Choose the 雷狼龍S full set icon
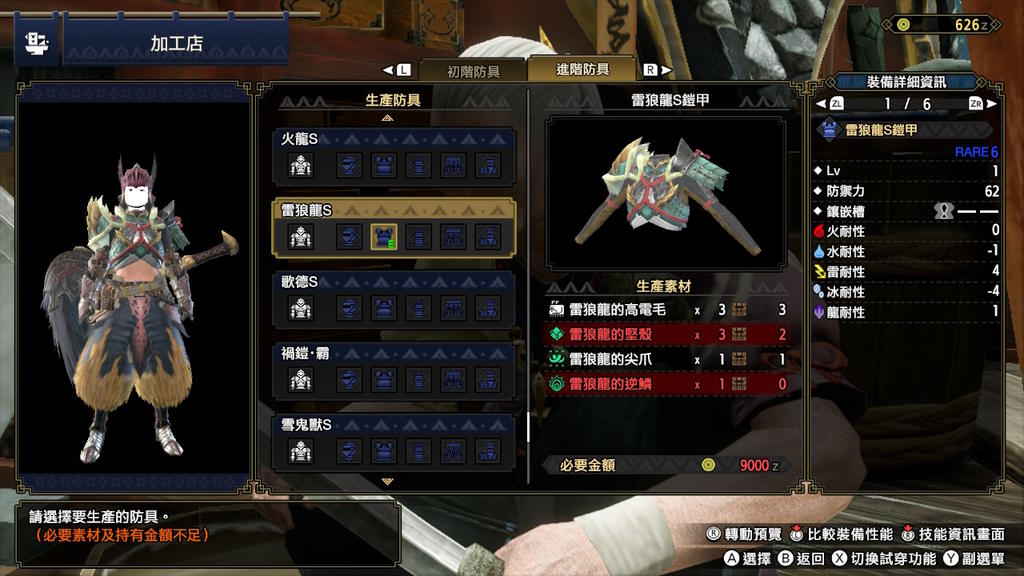This screenshot has width=1024, height=576. (x=301, y=237)
